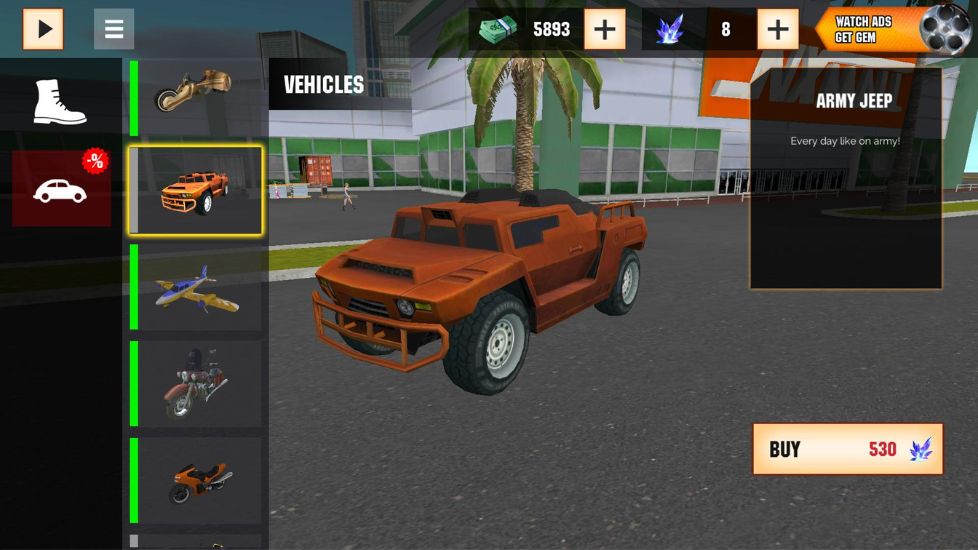Pick the blue and yellow jet plane
978x550 pixels.
coord(196,288)
